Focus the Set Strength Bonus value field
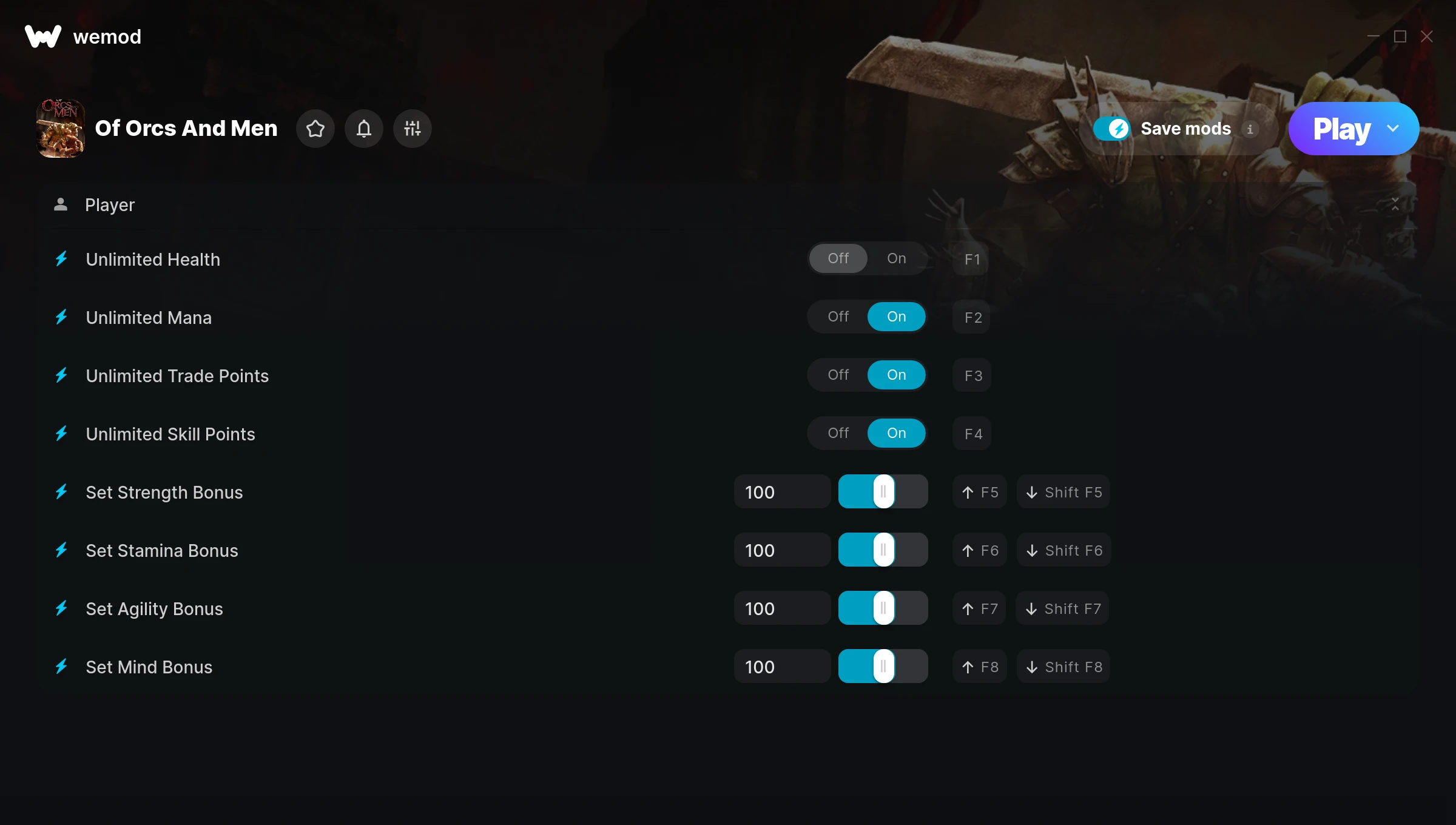Viewport: 1456px width, 825px height. pyautogui.click(x=781, y=492)
